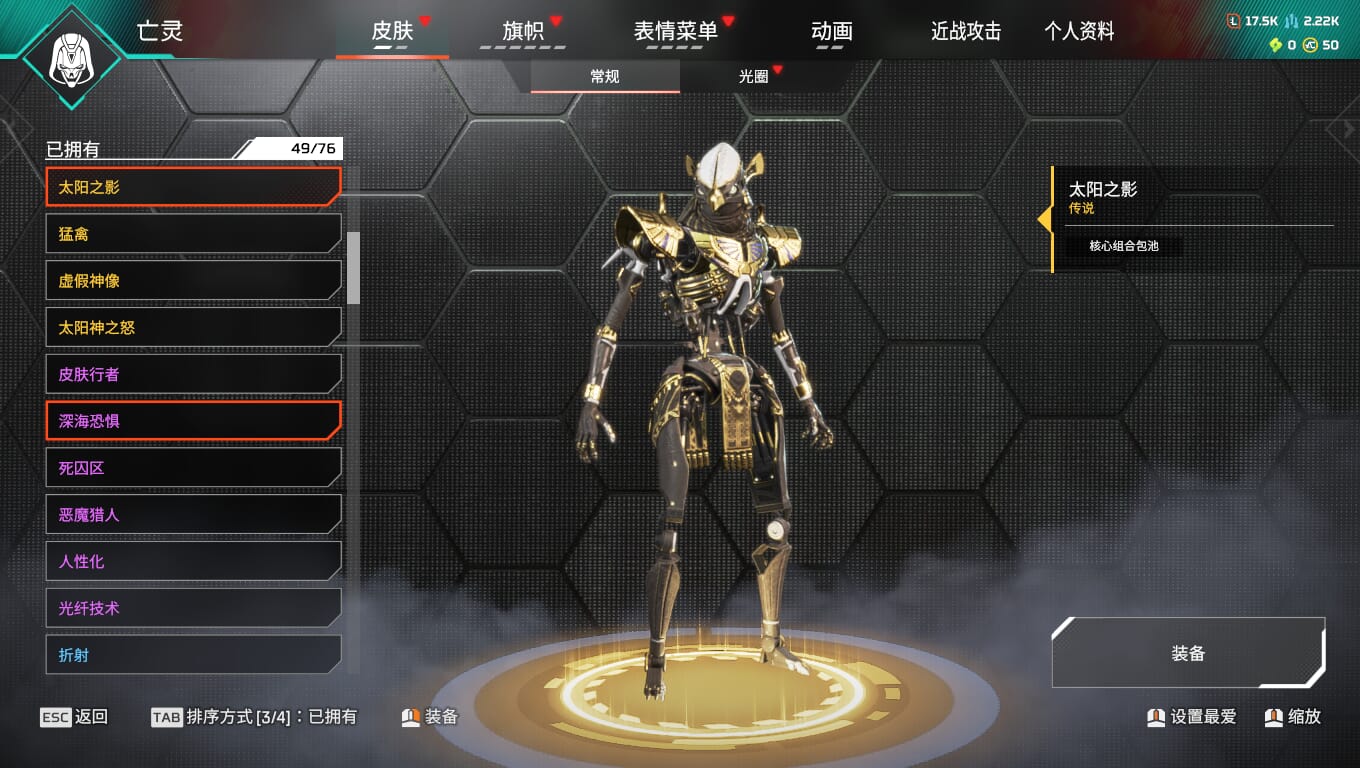Image resolution: width=1360 pixels, height=768 pixels.
Task: Choose the 猛禽 skin
Action: 193,234
